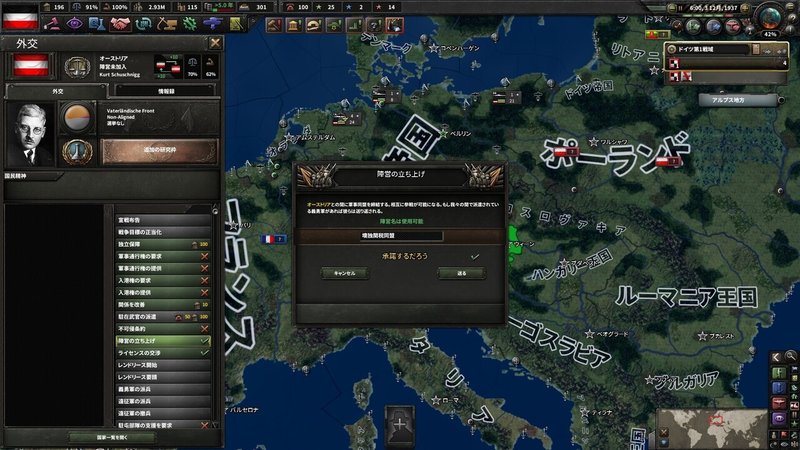800x450 pixels.
Task: Choose 戦争目標の正当化 from the action list
Action: point(160,231)
